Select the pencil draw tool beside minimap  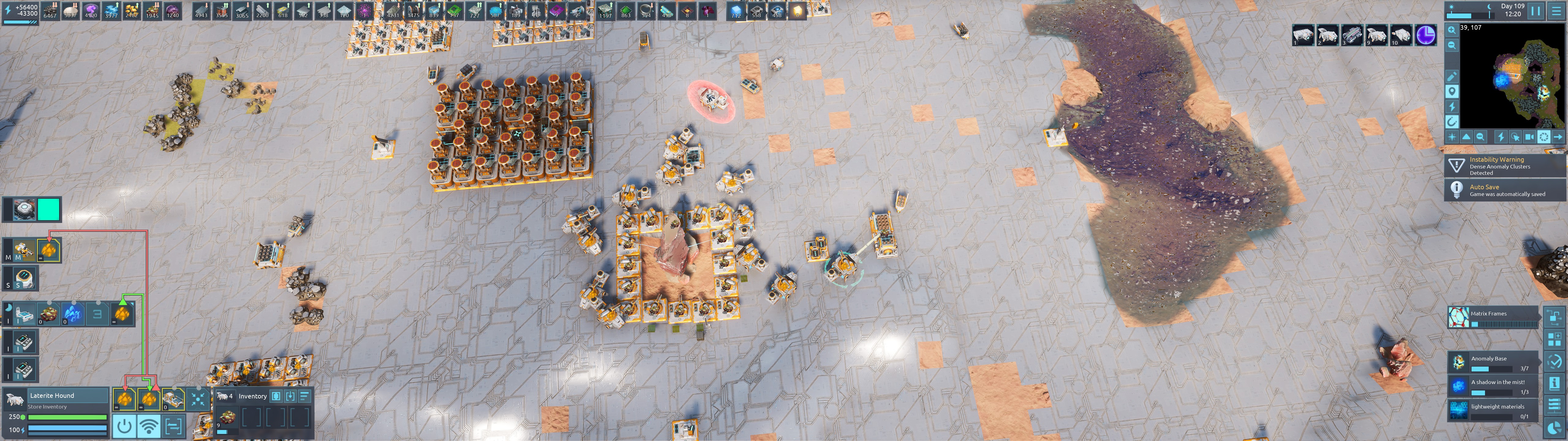pyautogui.click(x=1452, y=77)
